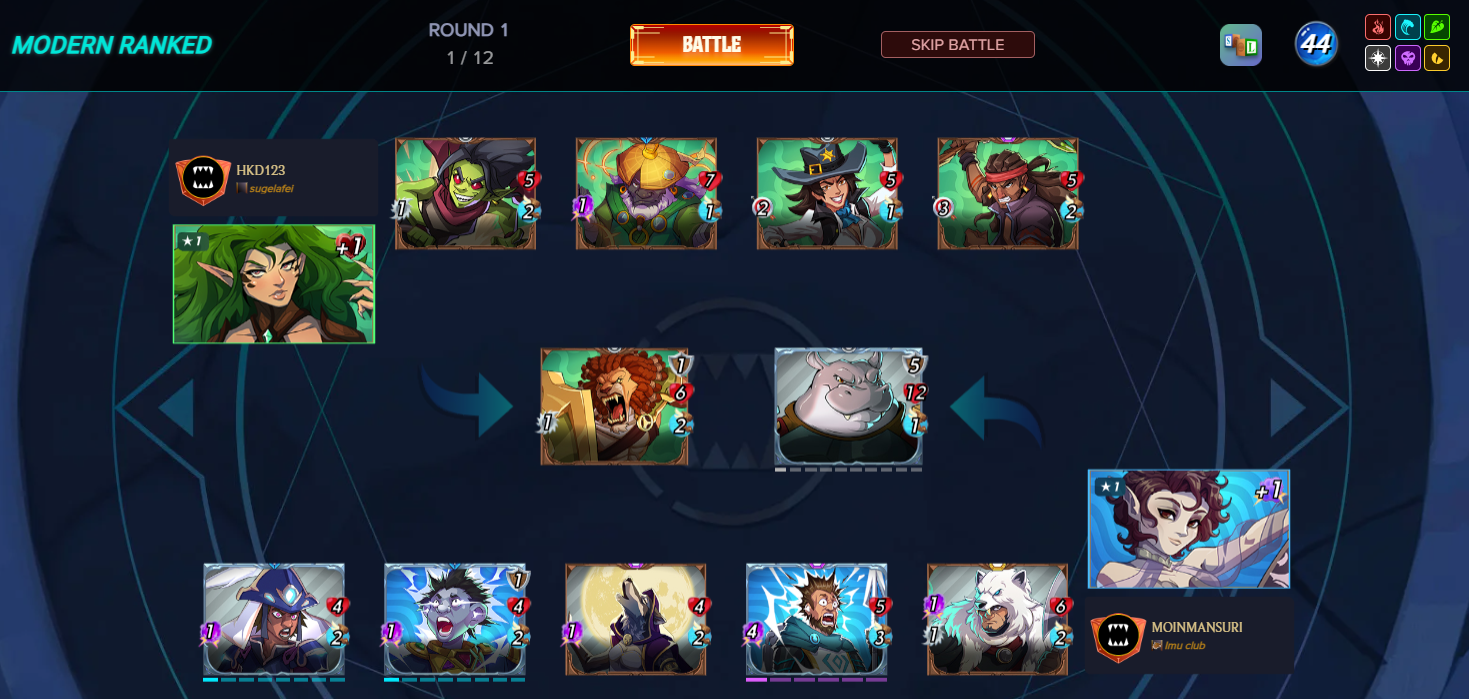Inspect the howling wolf moon card
The image size is (1469, 699).
click(x=635, y=619)
